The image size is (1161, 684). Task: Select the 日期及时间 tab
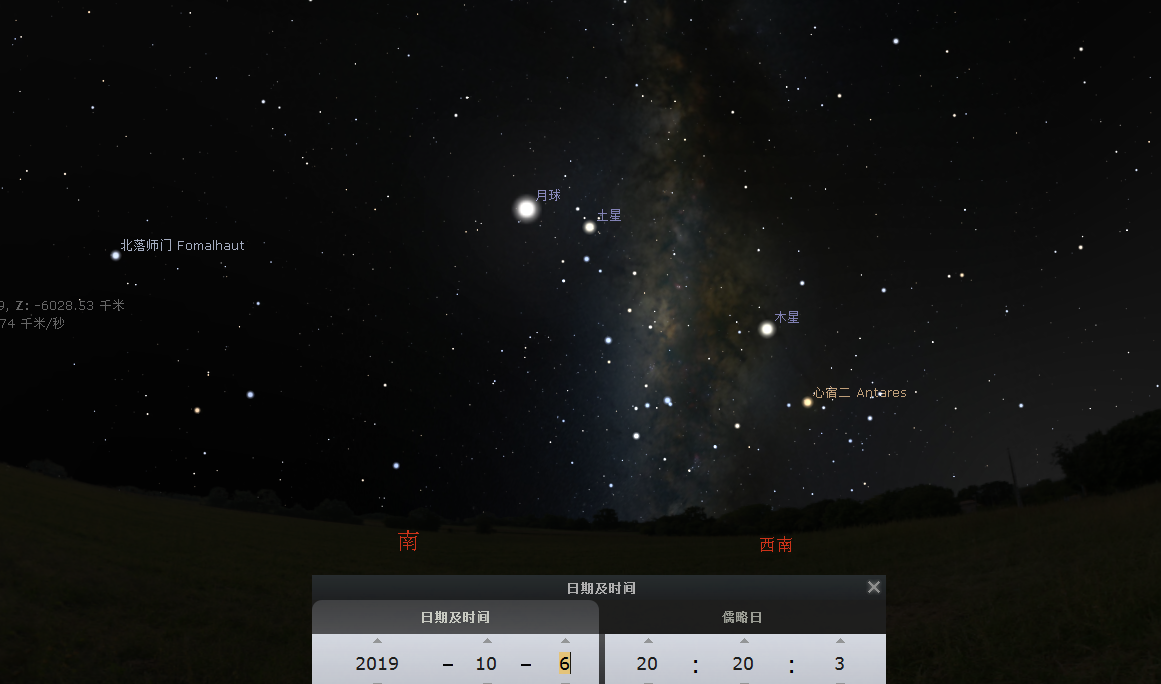pyautogui.click(x=455, y=617)
